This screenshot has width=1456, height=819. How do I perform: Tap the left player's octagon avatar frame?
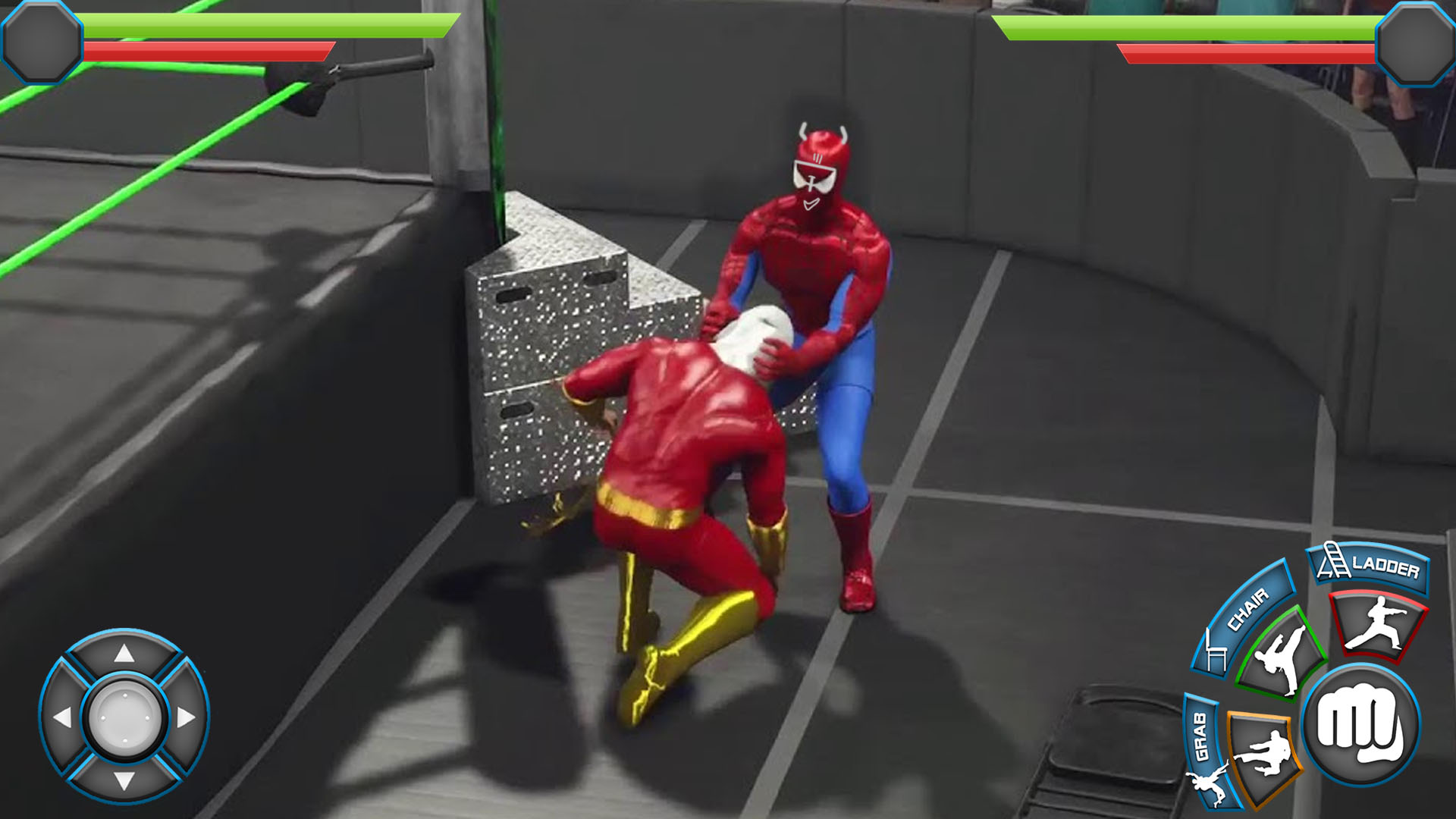(42, 42)
